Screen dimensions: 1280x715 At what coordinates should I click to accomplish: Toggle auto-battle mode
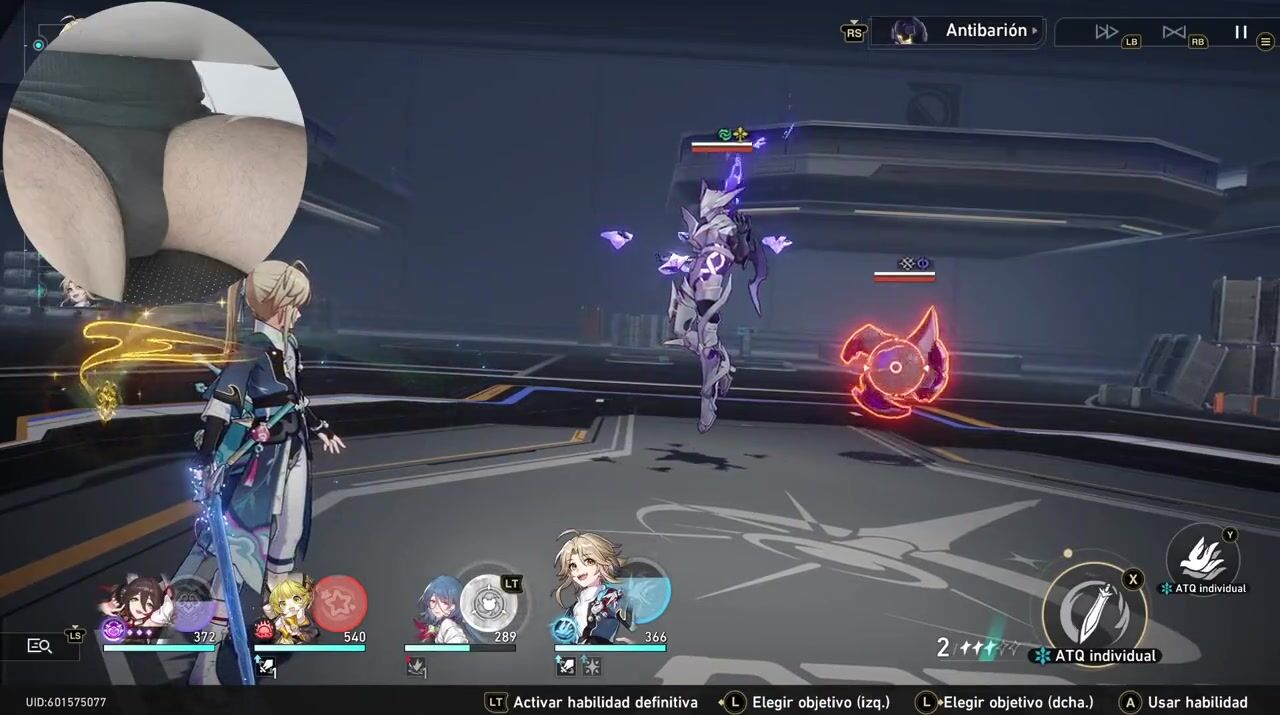[x=1173, y=32]
